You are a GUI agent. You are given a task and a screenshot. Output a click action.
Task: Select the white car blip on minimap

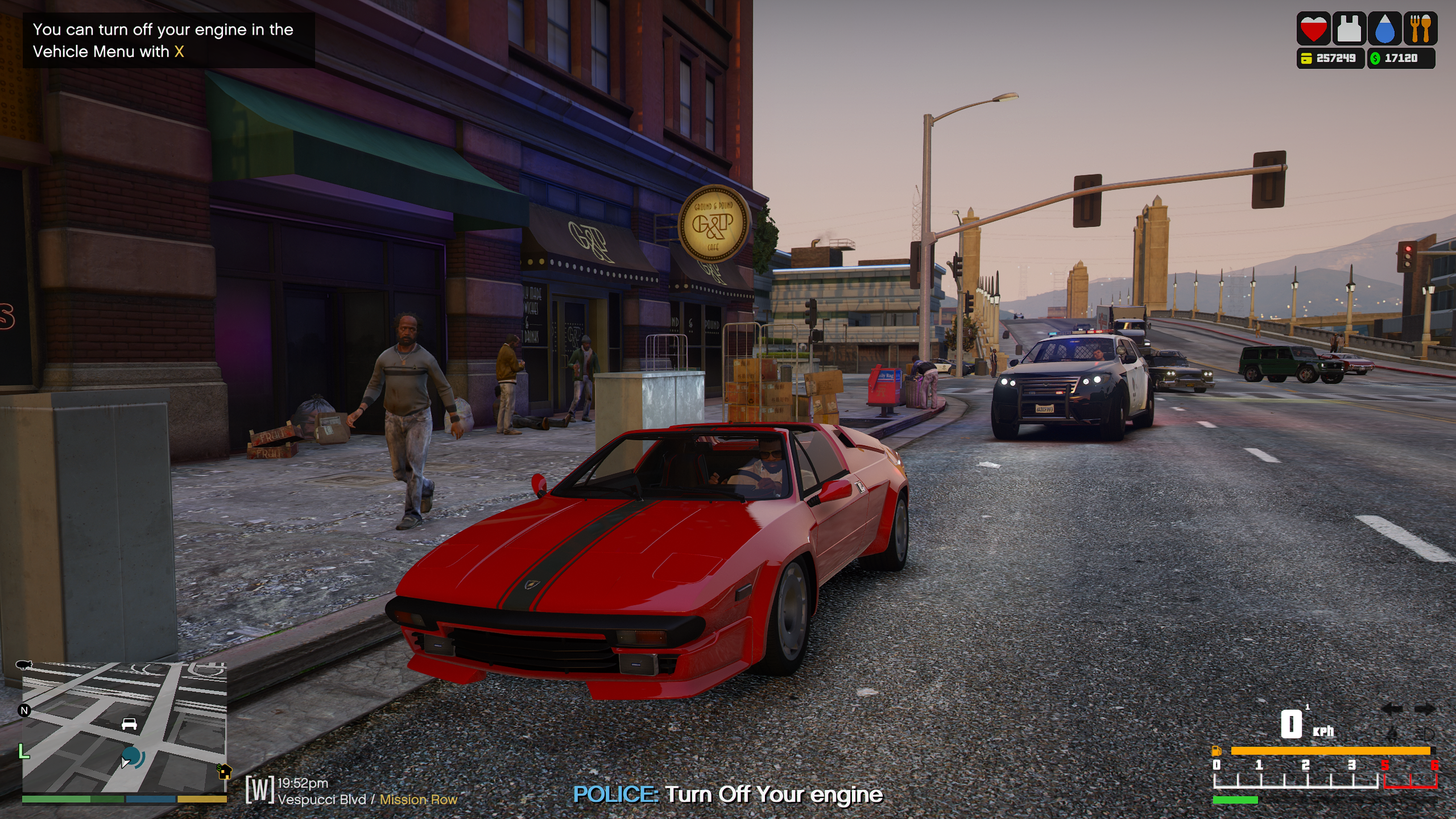129,723
